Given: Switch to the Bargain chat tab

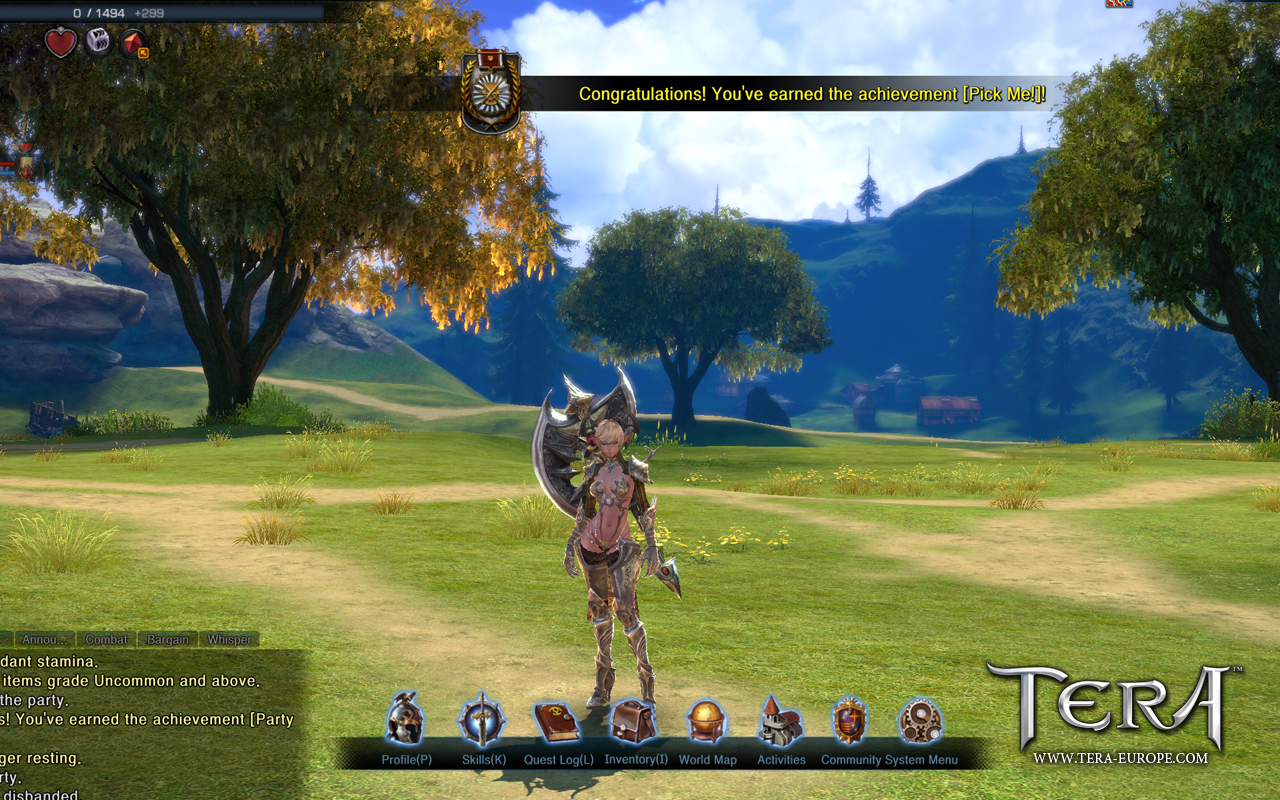Looking at the screenshot, I should pyautogui.click(x=168, y=639).
